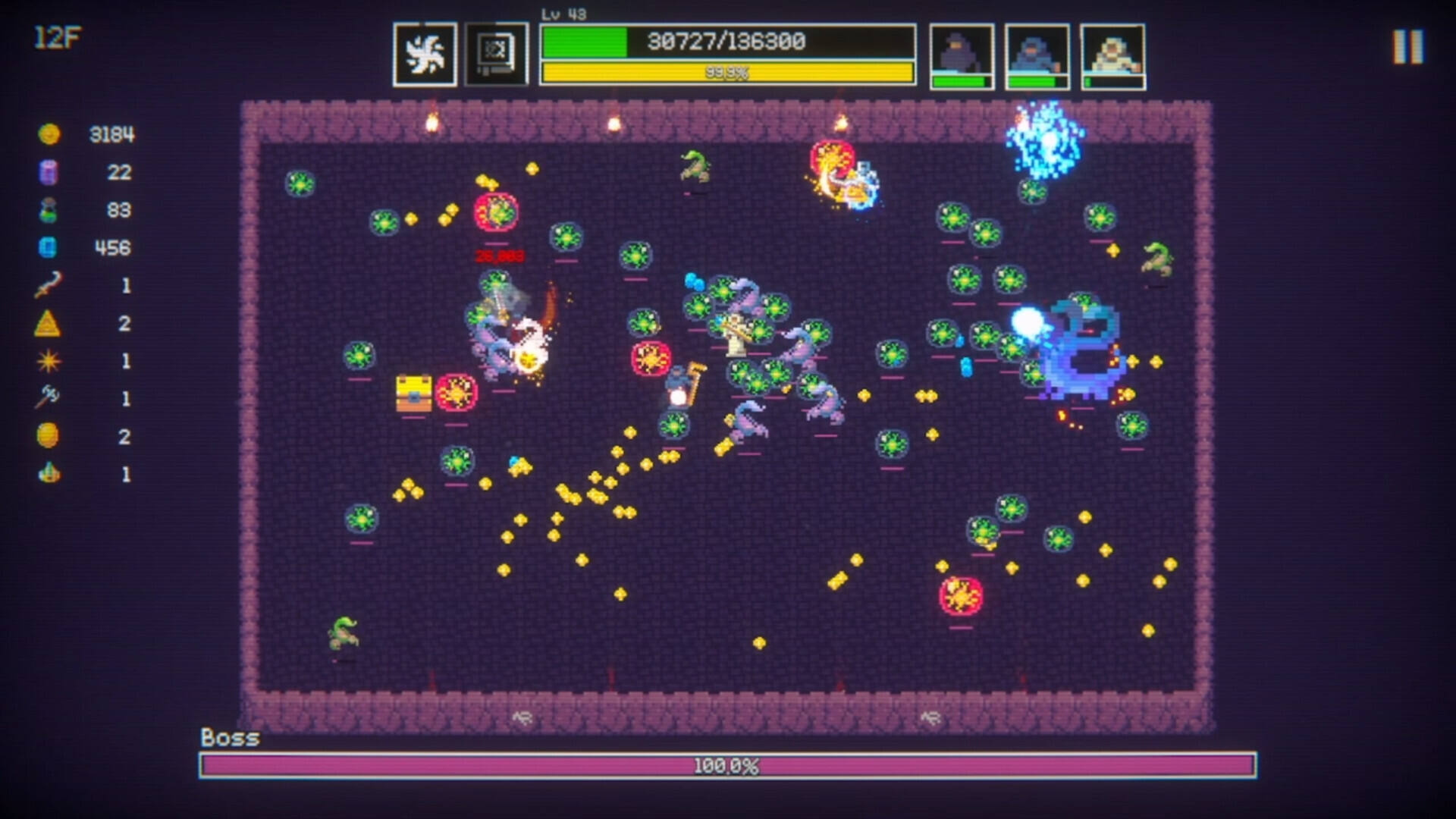Select the dark hooded party member portrait
The width and height of the screenshot is (1456, 819).
962,55
